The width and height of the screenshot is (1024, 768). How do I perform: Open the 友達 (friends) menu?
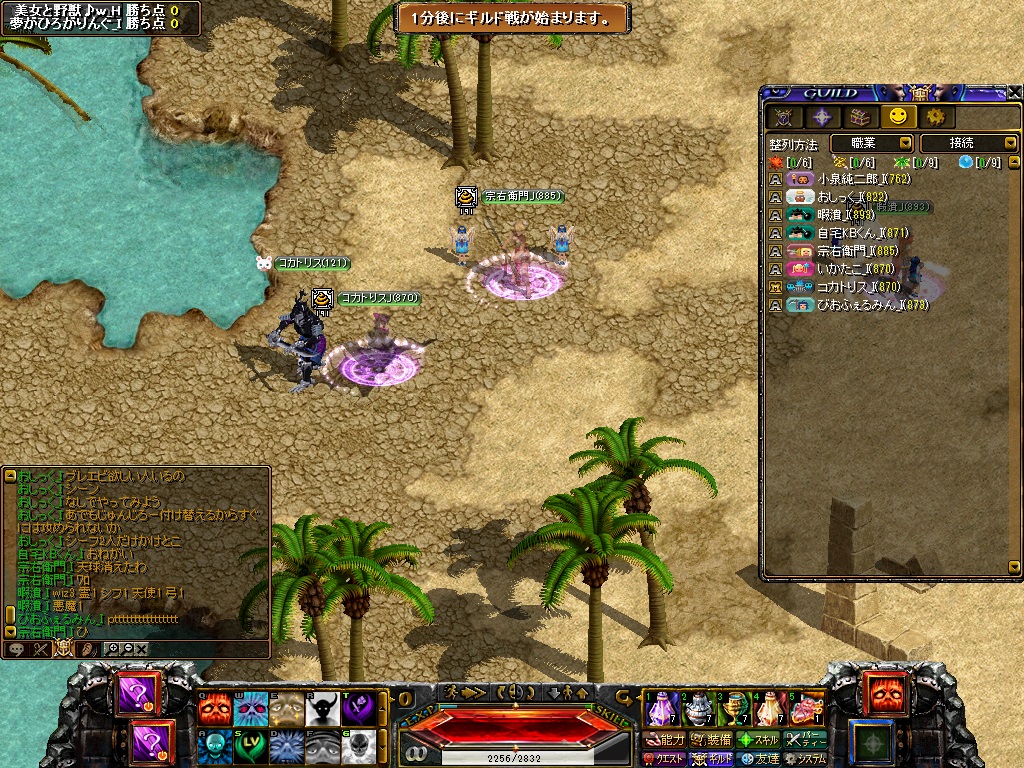click(x=759, y=759)
